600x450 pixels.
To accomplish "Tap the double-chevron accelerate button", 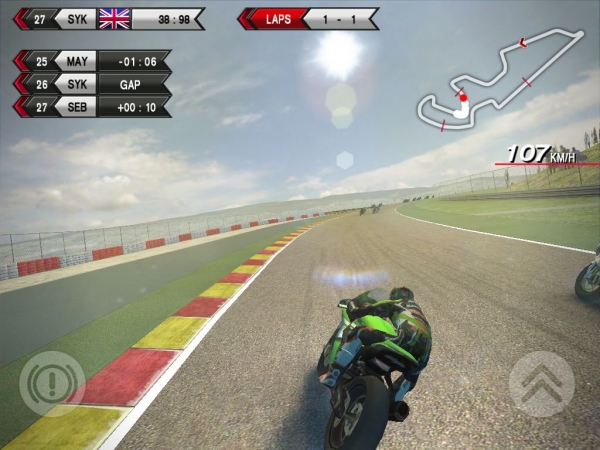I will click(x=541, y=384).
